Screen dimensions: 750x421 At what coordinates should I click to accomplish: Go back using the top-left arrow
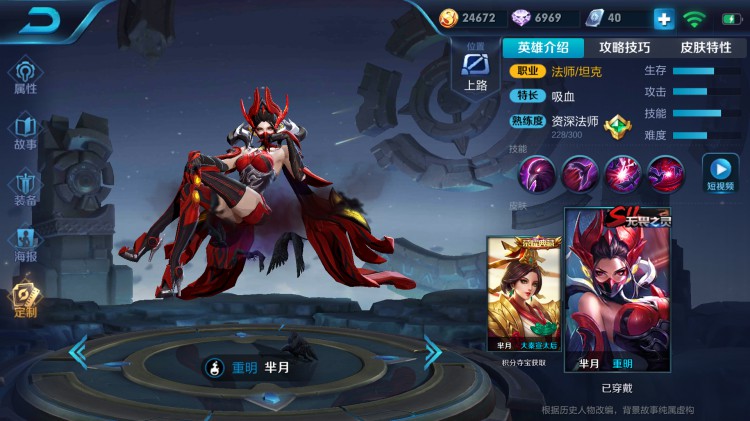40,20
